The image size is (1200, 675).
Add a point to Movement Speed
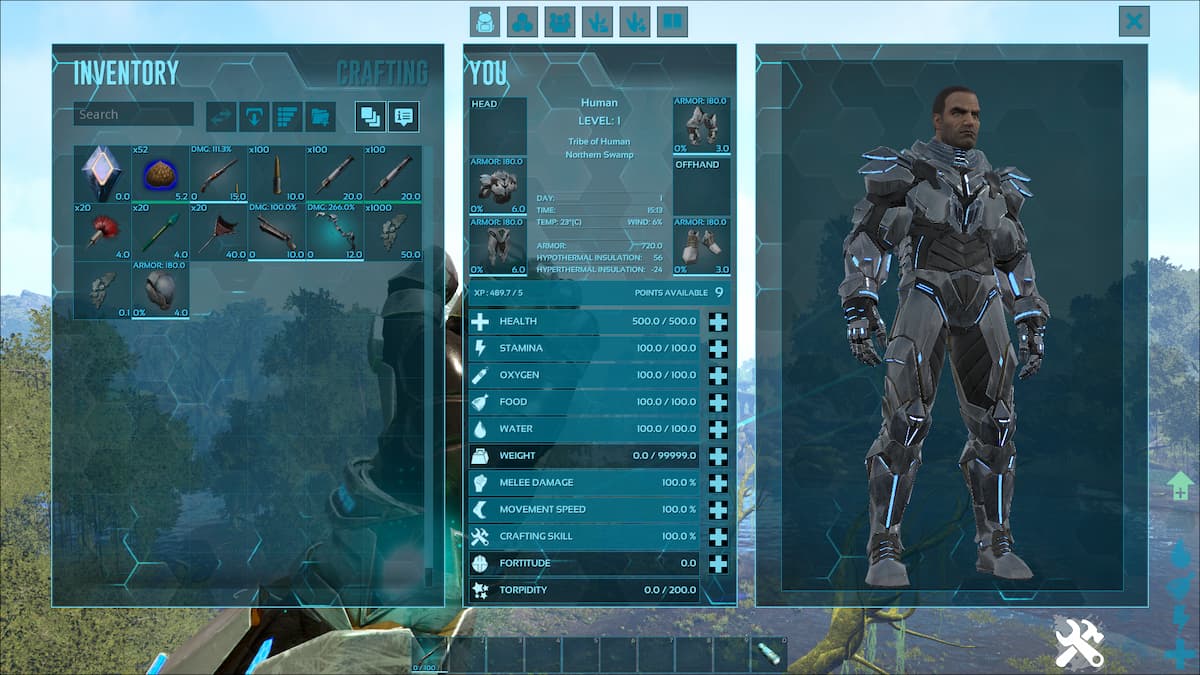tap(718, 510)
